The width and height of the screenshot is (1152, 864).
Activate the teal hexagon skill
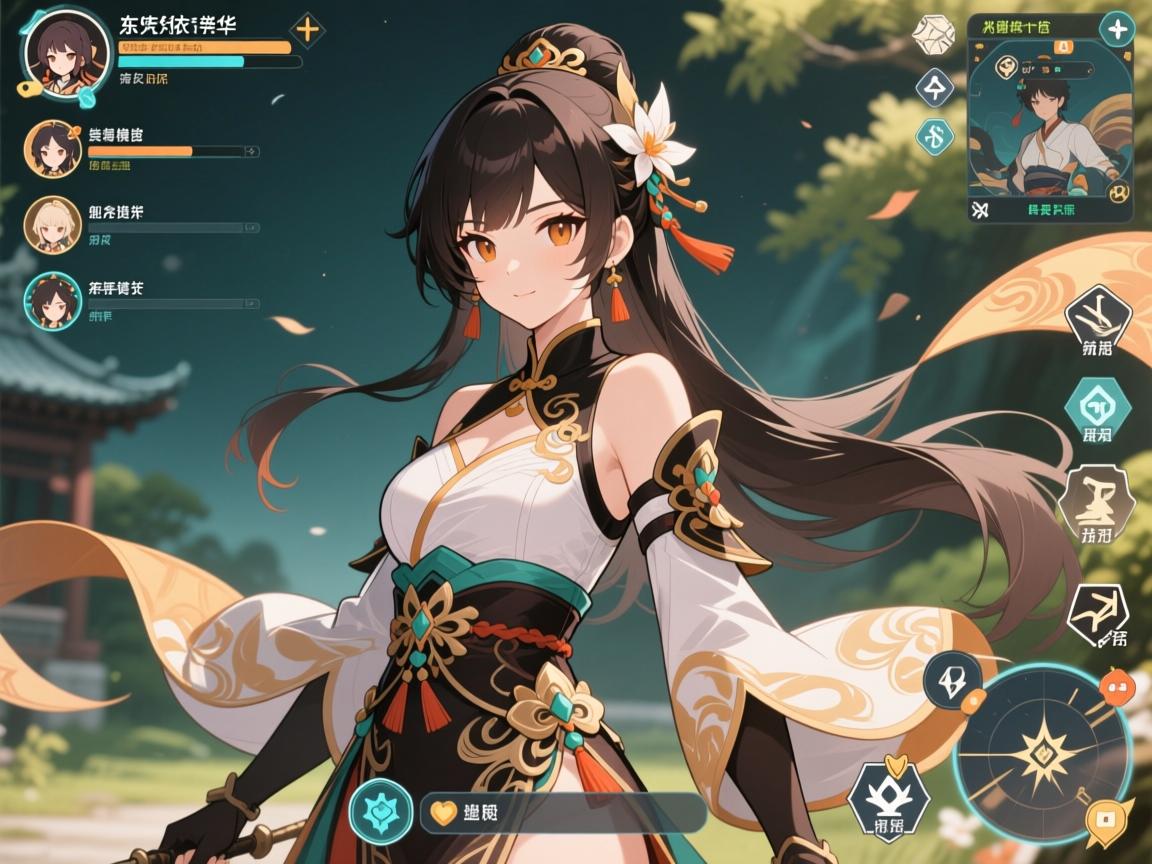(x=1097, y=406)
